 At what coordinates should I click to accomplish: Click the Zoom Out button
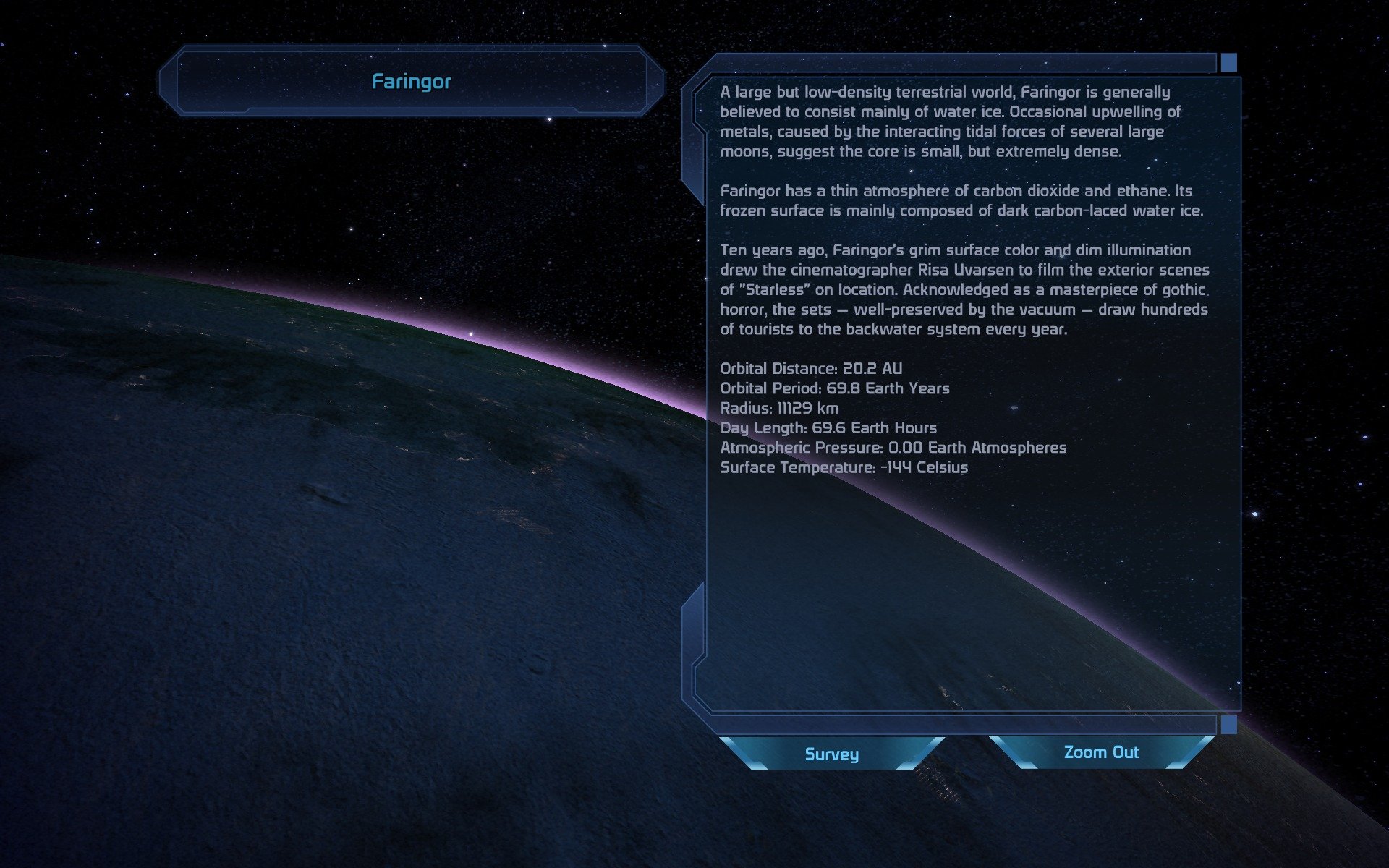click(x=1101, y=752)
